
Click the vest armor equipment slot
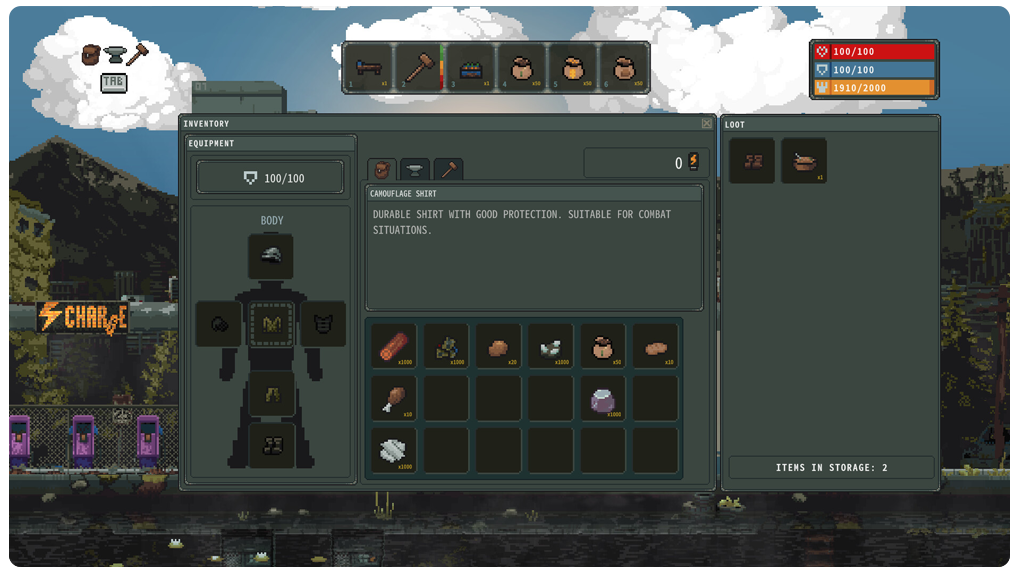323,323
